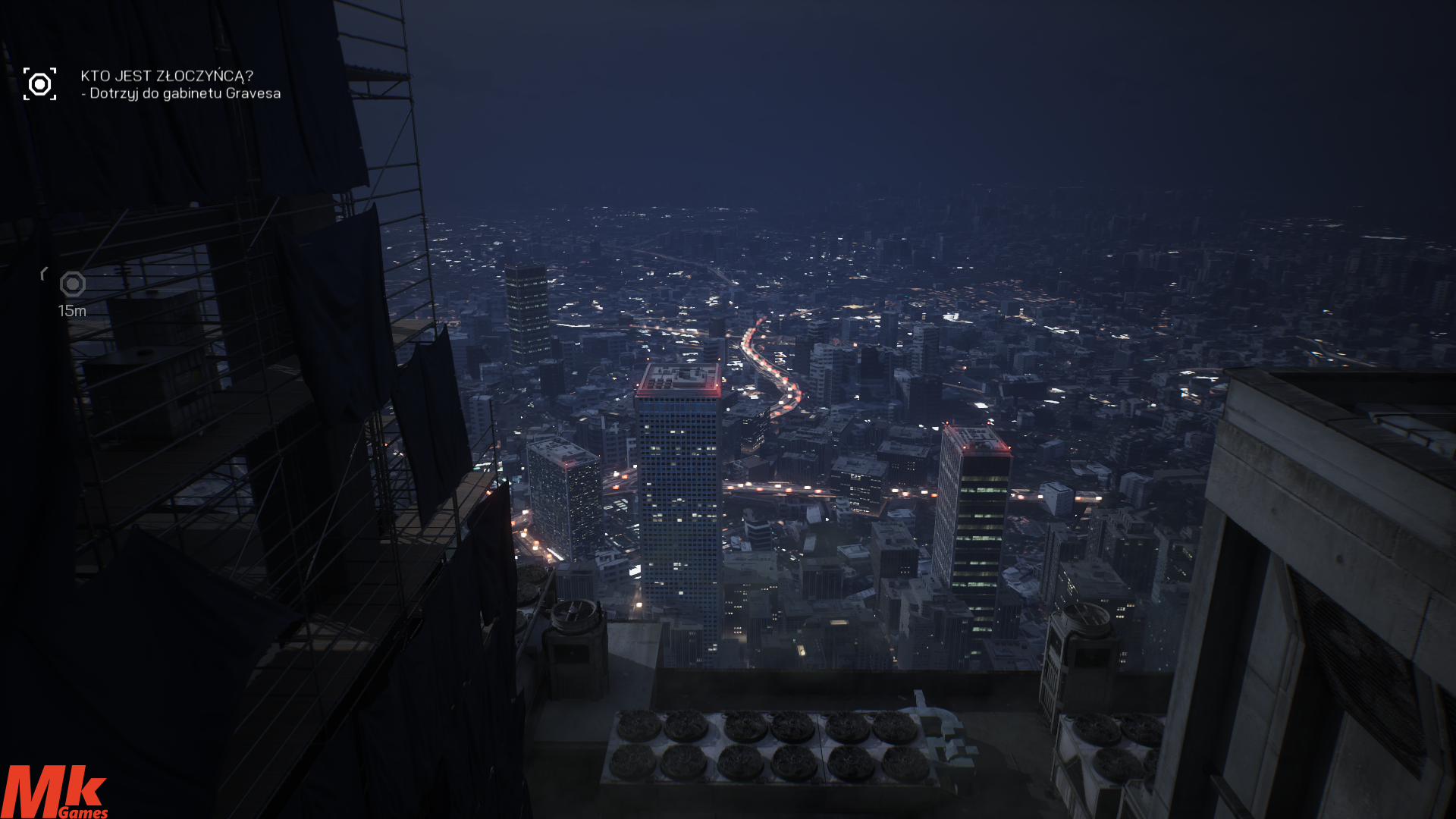Viewport: 1456px width, 819px height.
Task: Select the 15m objective waypoint marker
Action: coord(73,284)
